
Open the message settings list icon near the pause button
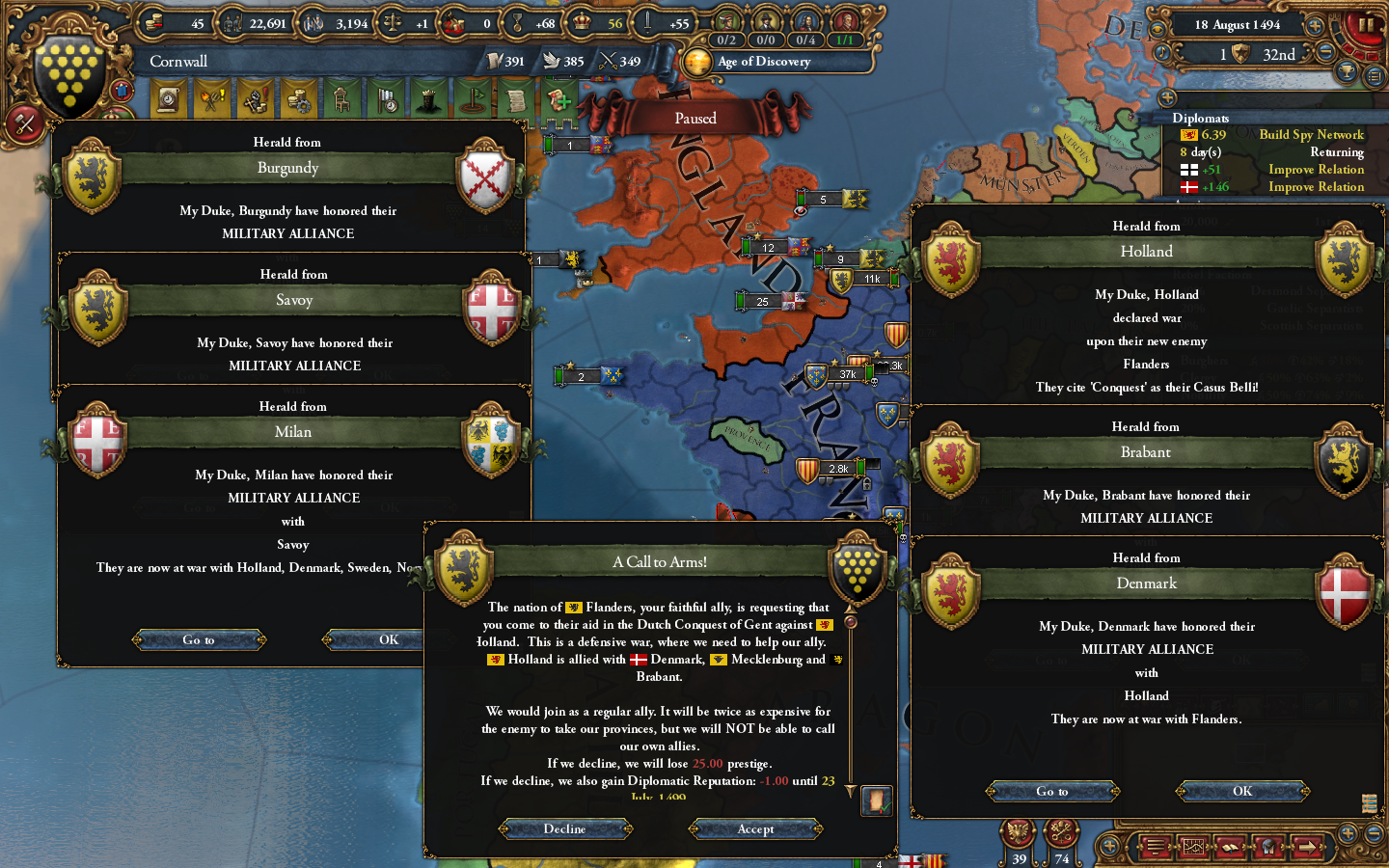pos(1374,75)
